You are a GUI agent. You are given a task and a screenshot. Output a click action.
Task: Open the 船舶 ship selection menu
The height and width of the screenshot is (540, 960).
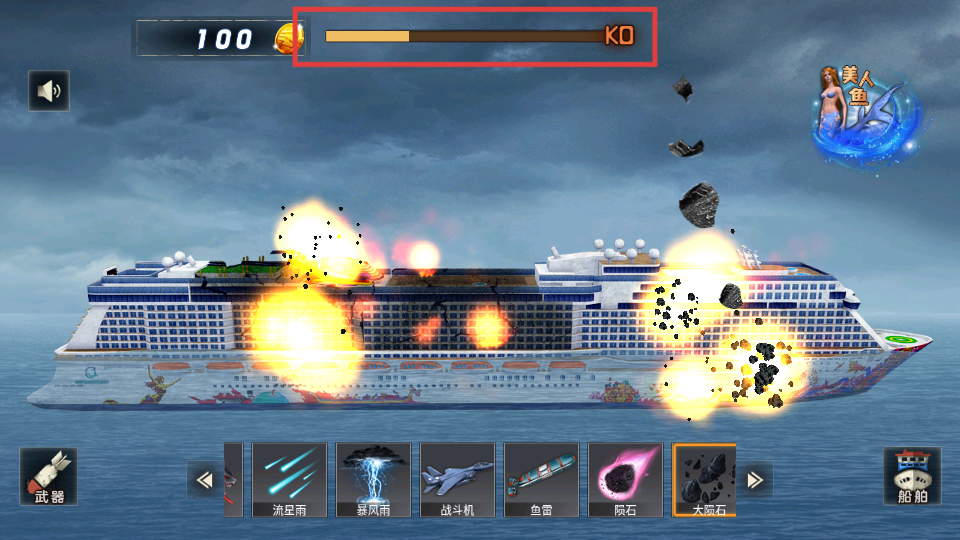911,476
